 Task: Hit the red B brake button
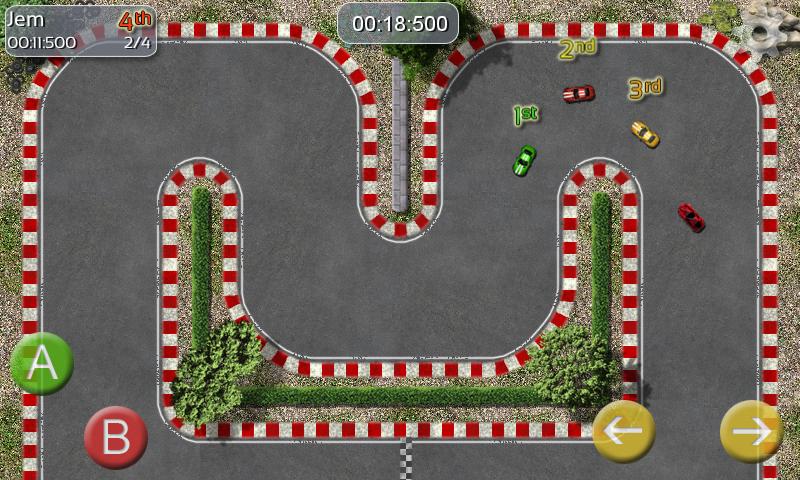(x=116, y=436)
